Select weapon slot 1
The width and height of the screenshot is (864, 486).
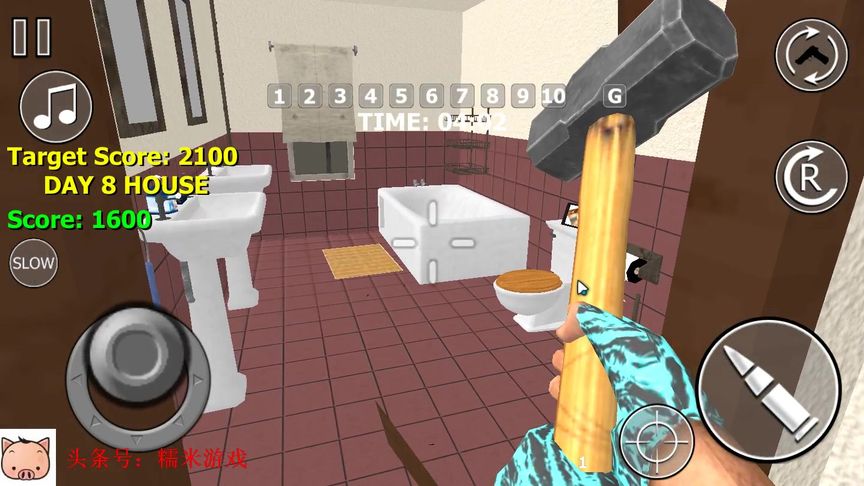(279, 96)
